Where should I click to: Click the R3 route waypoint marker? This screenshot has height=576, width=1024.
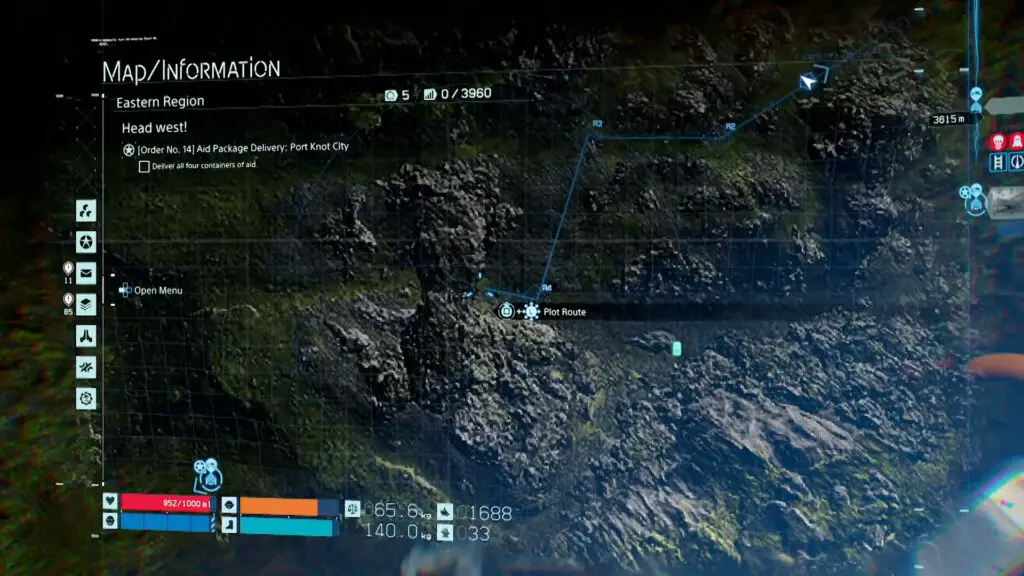click(597, 124)
